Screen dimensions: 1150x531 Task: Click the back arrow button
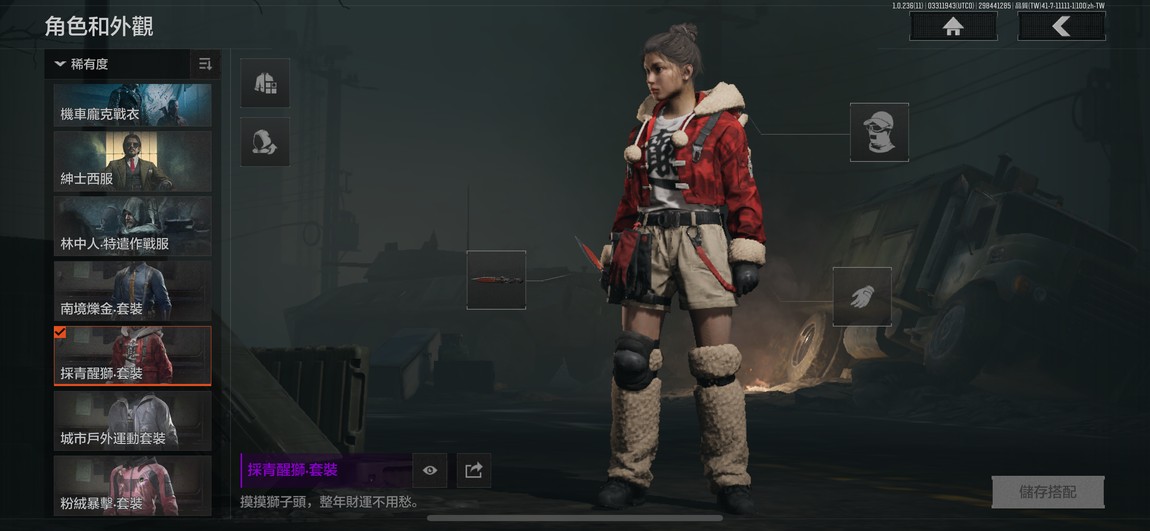point(1061,27)
